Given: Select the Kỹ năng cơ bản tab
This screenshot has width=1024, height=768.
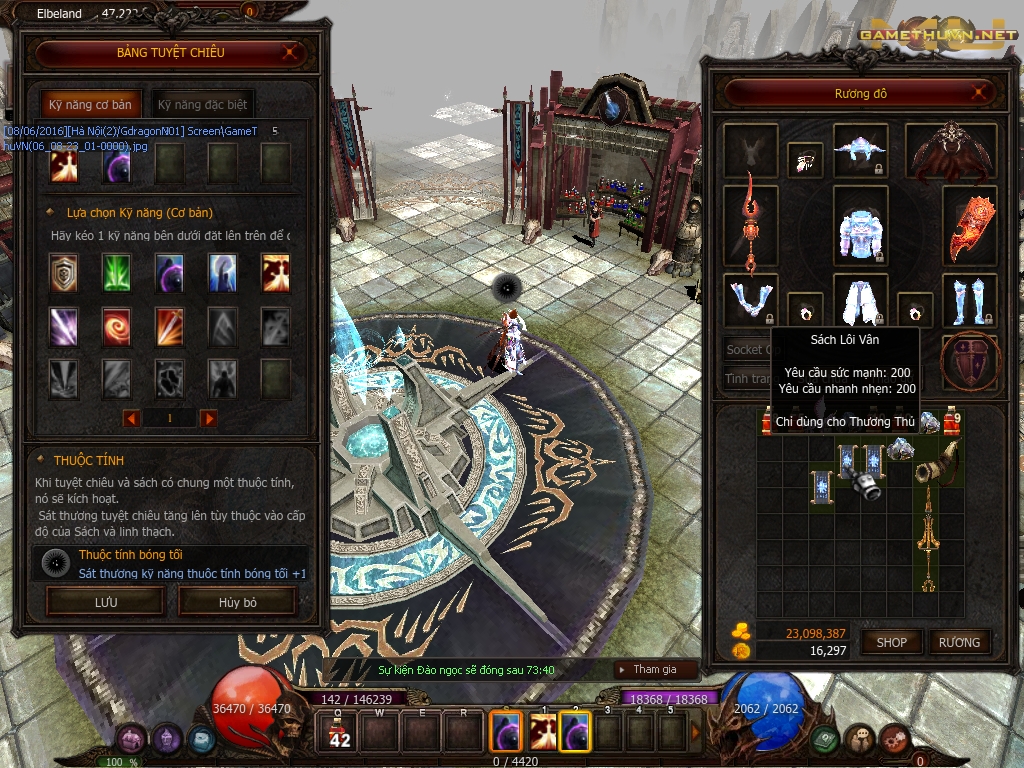Looking at the screenshot, I should pos(91,104).
